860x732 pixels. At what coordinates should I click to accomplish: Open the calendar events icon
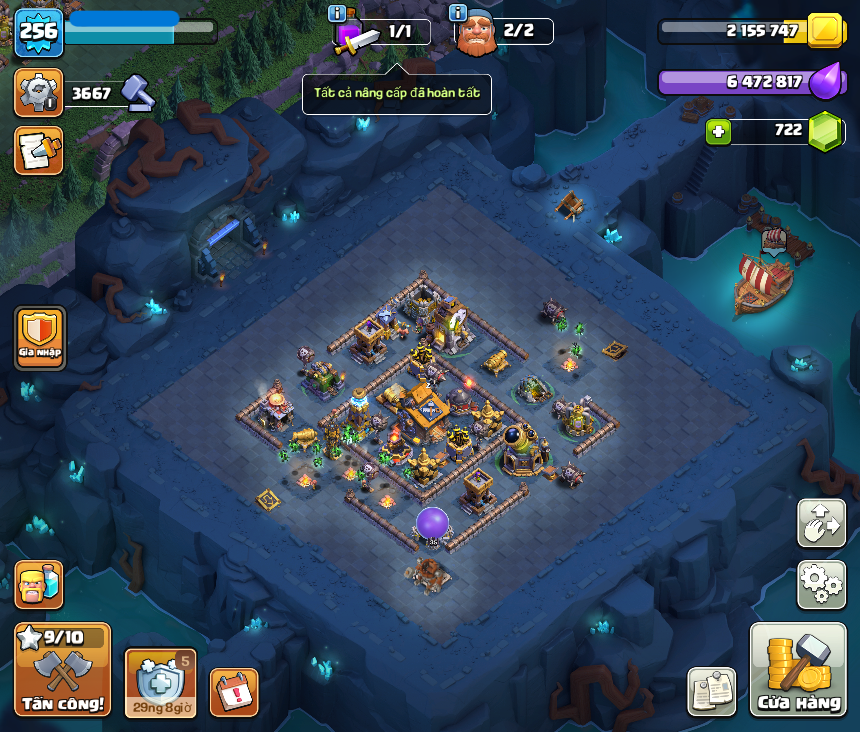pyautogui.click(x=234, y=691)
